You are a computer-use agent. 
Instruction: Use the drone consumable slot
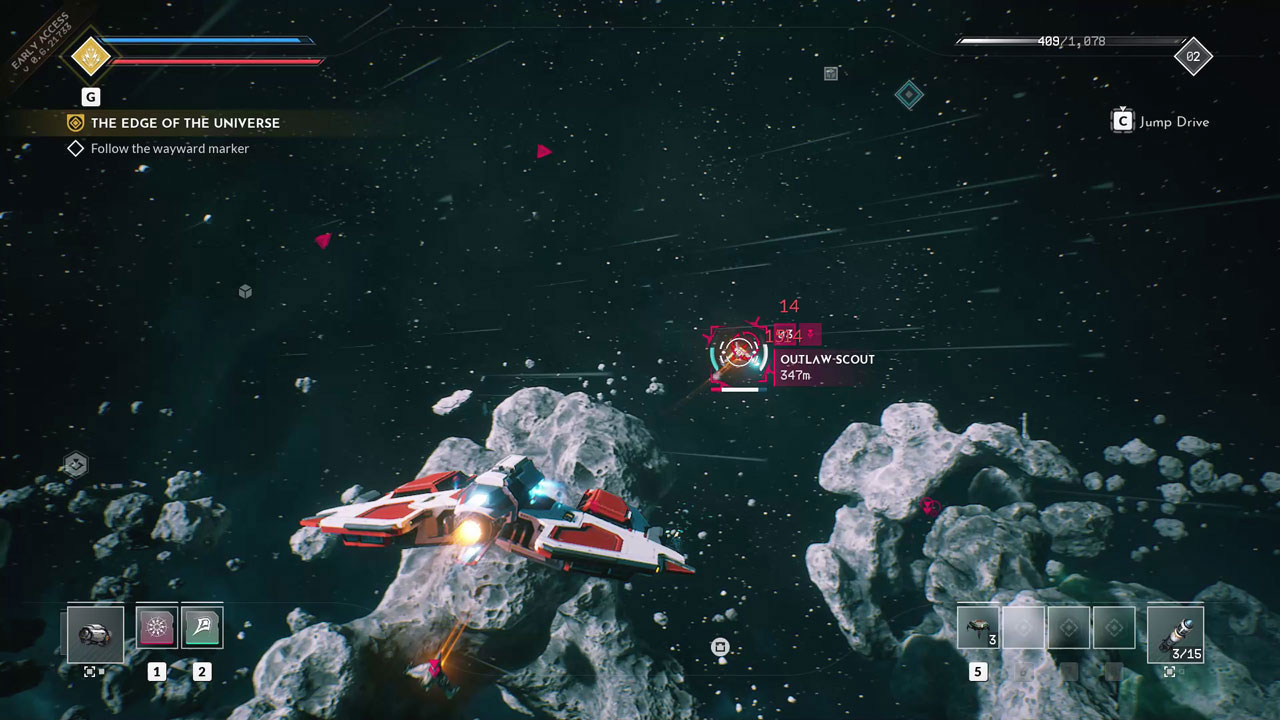[x=978, y=628]
